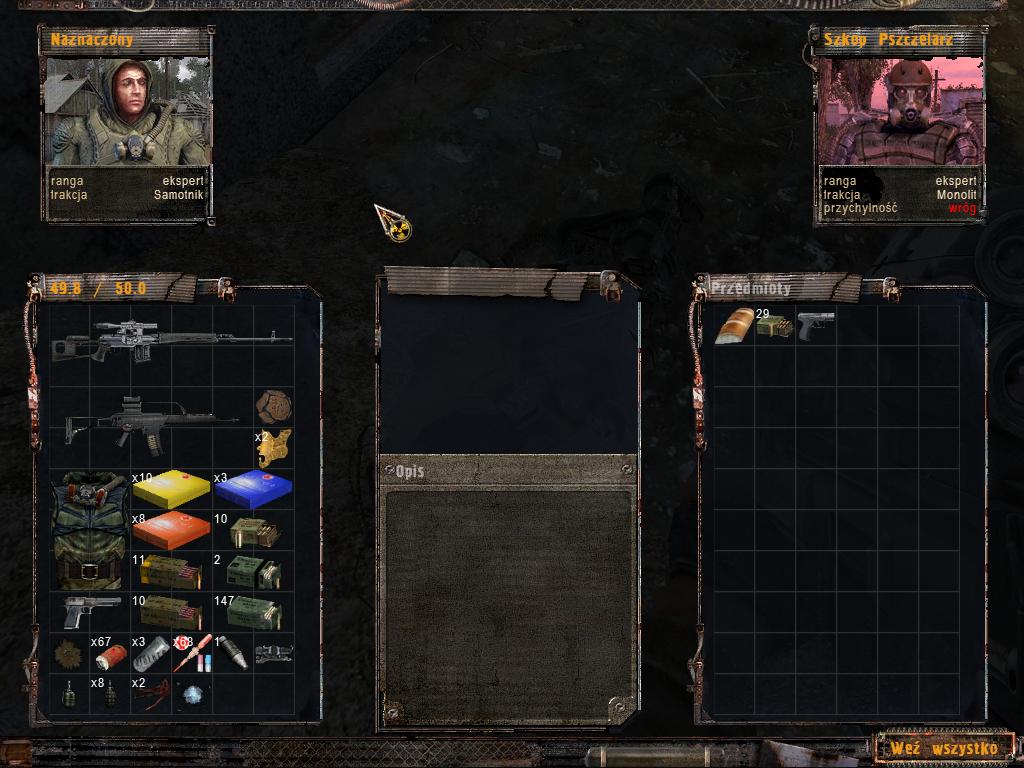Screen dimensions: 1024x768
Task: Pick the 29-round ammo box from the corpse
Action: 773,326
